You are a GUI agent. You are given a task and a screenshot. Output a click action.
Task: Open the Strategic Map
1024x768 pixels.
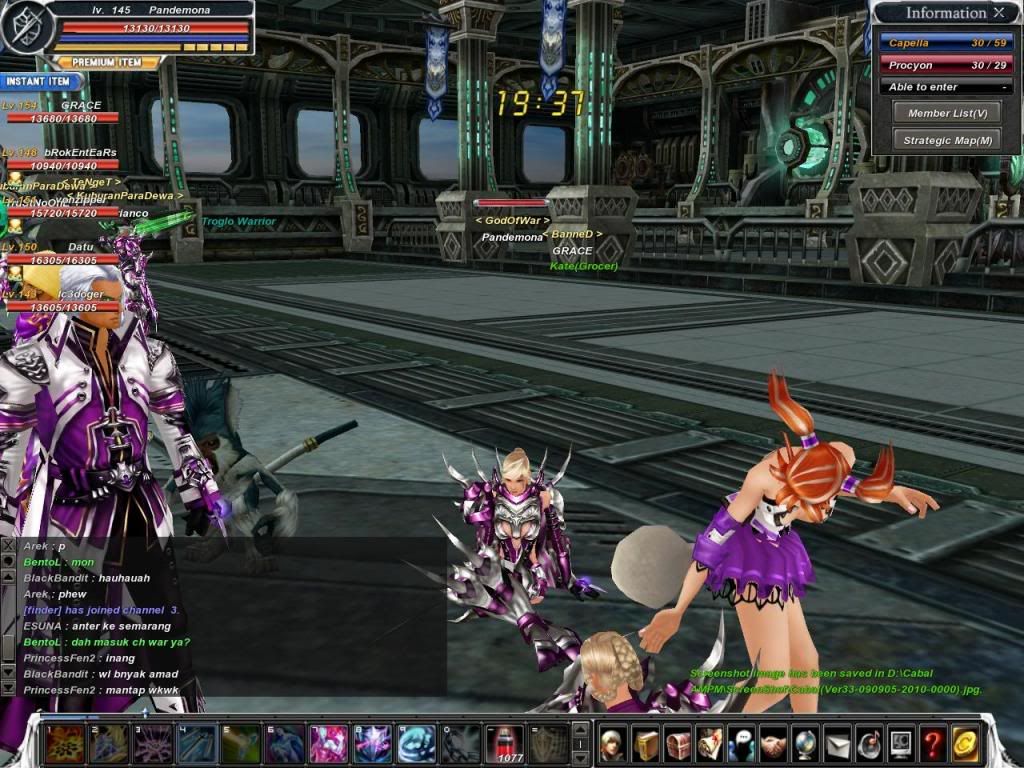(947, 140)
